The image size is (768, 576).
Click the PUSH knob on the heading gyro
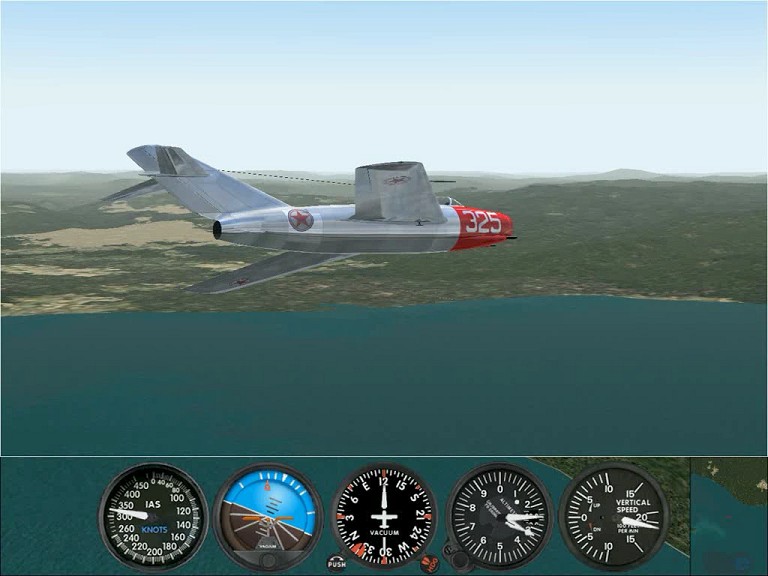(337, 562)
